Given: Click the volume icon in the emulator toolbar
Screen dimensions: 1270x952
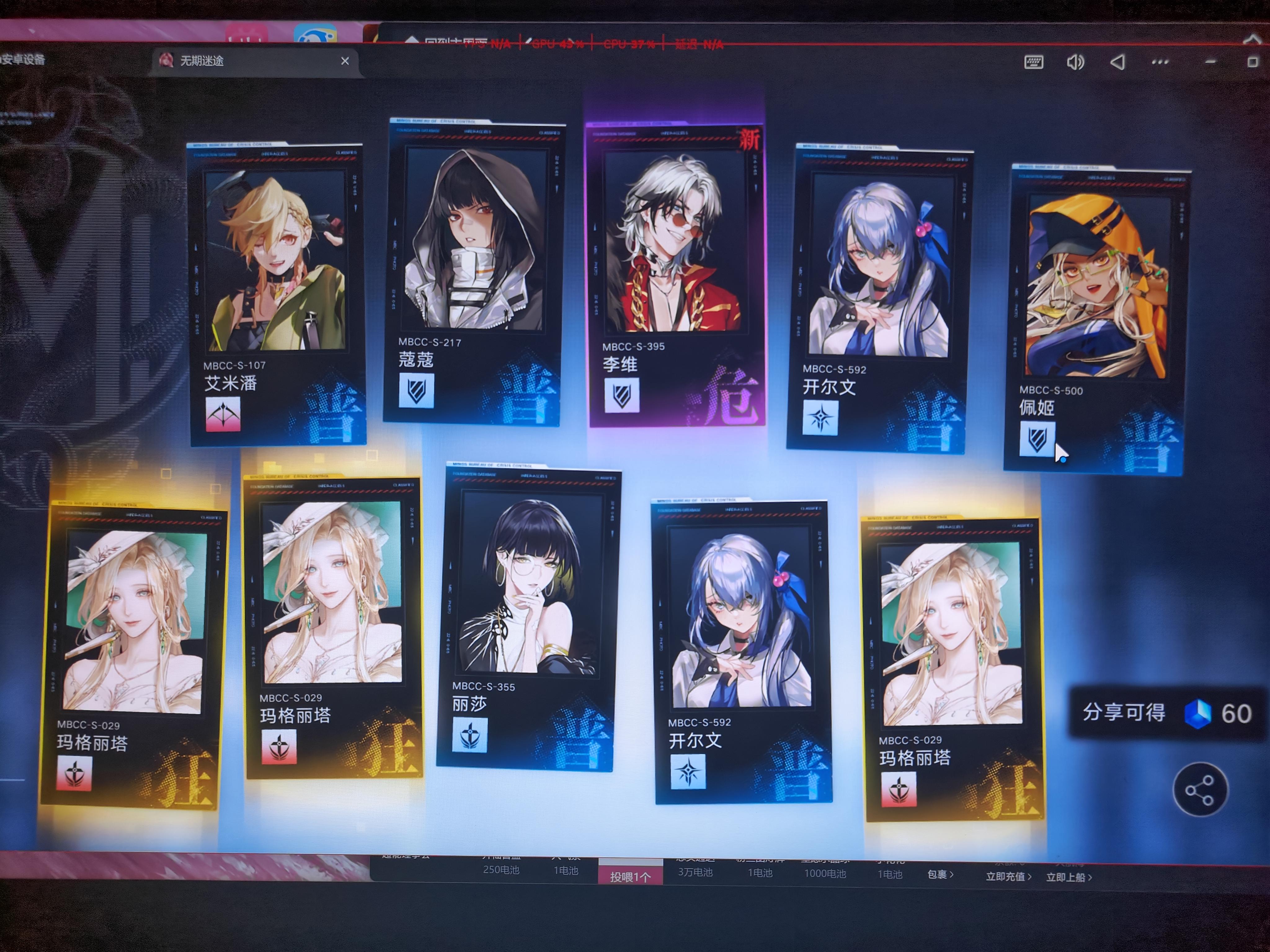Looking at the screenshot, I should tap(1075, 61).
